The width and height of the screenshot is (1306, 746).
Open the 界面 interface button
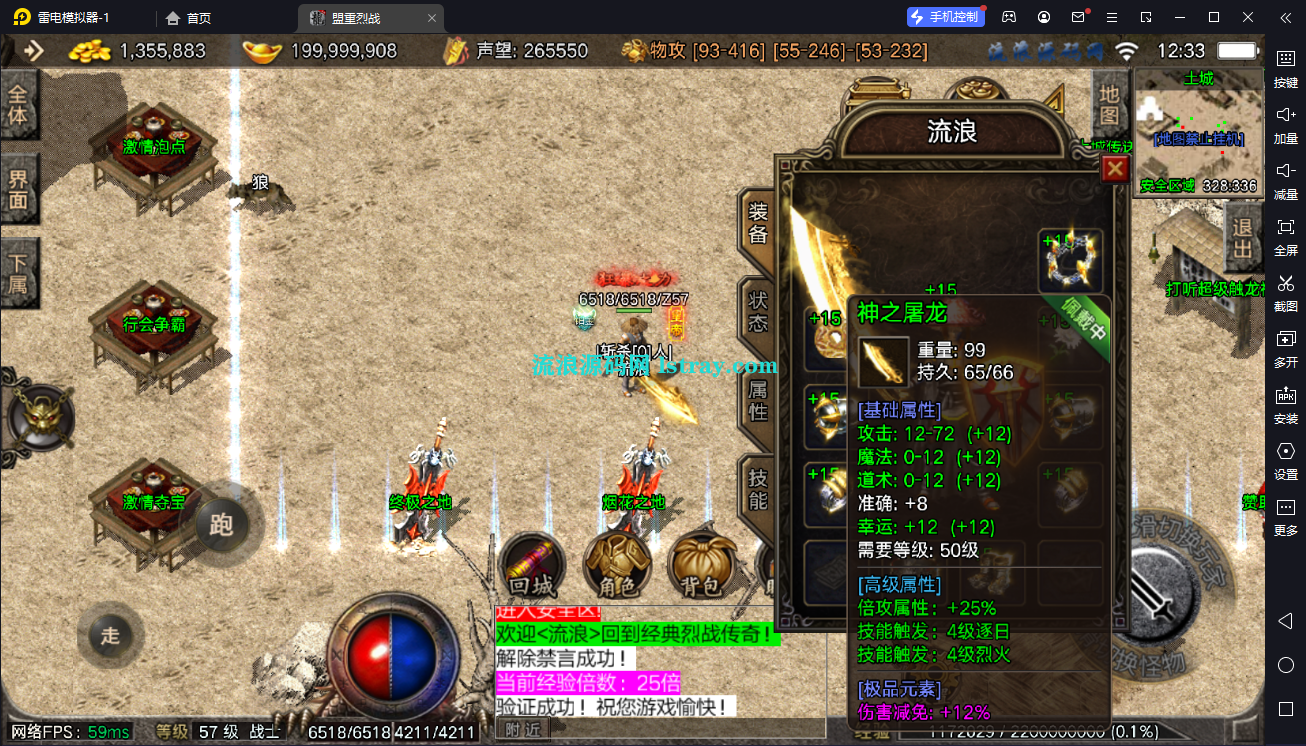coord(19,190)
